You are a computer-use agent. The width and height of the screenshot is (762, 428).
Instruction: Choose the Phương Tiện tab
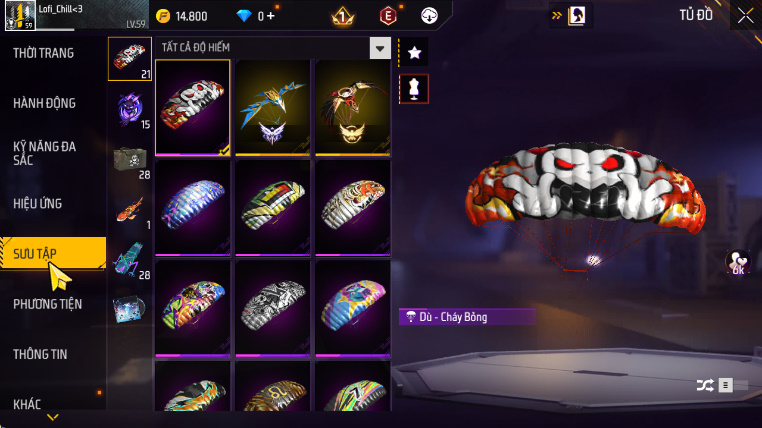48,304
